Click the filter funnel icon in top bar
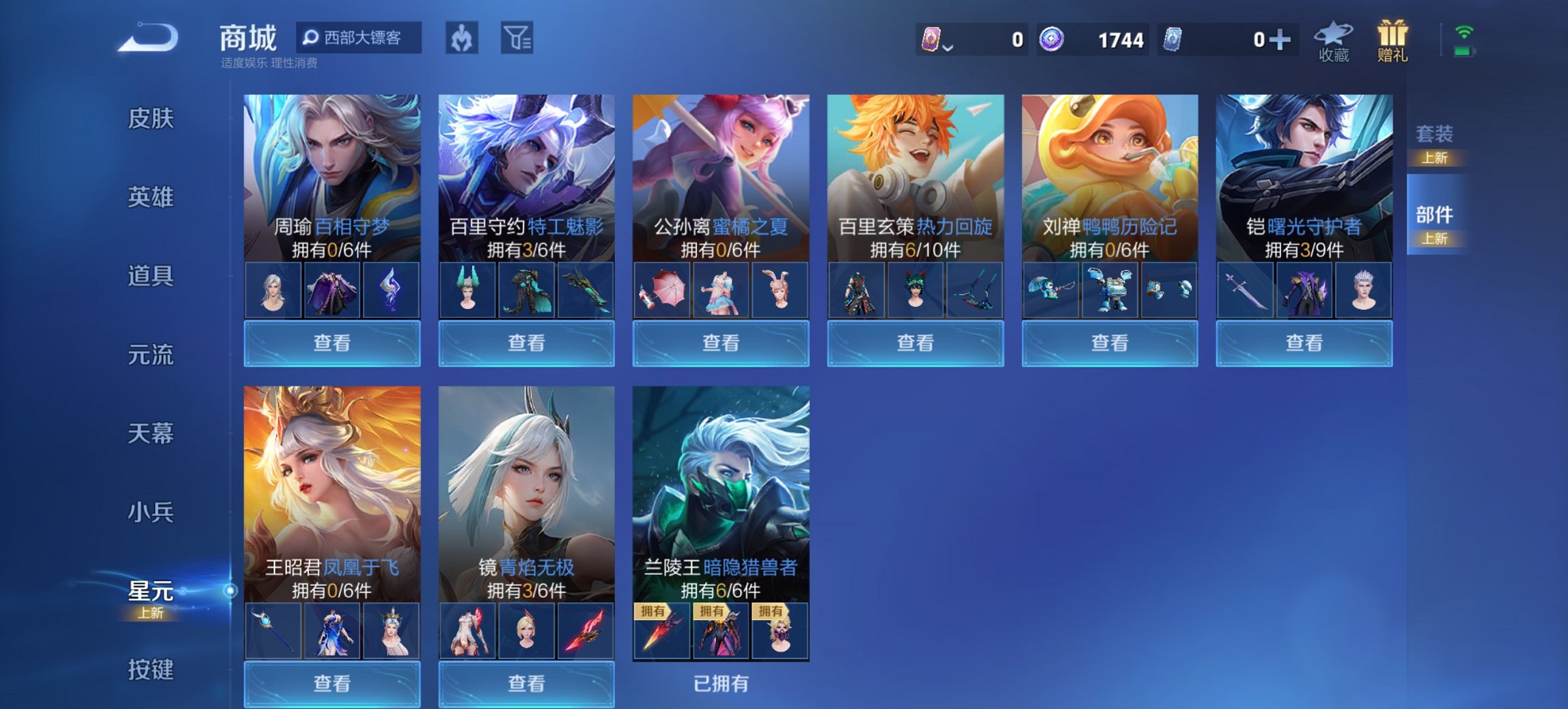 coord(518,39)
